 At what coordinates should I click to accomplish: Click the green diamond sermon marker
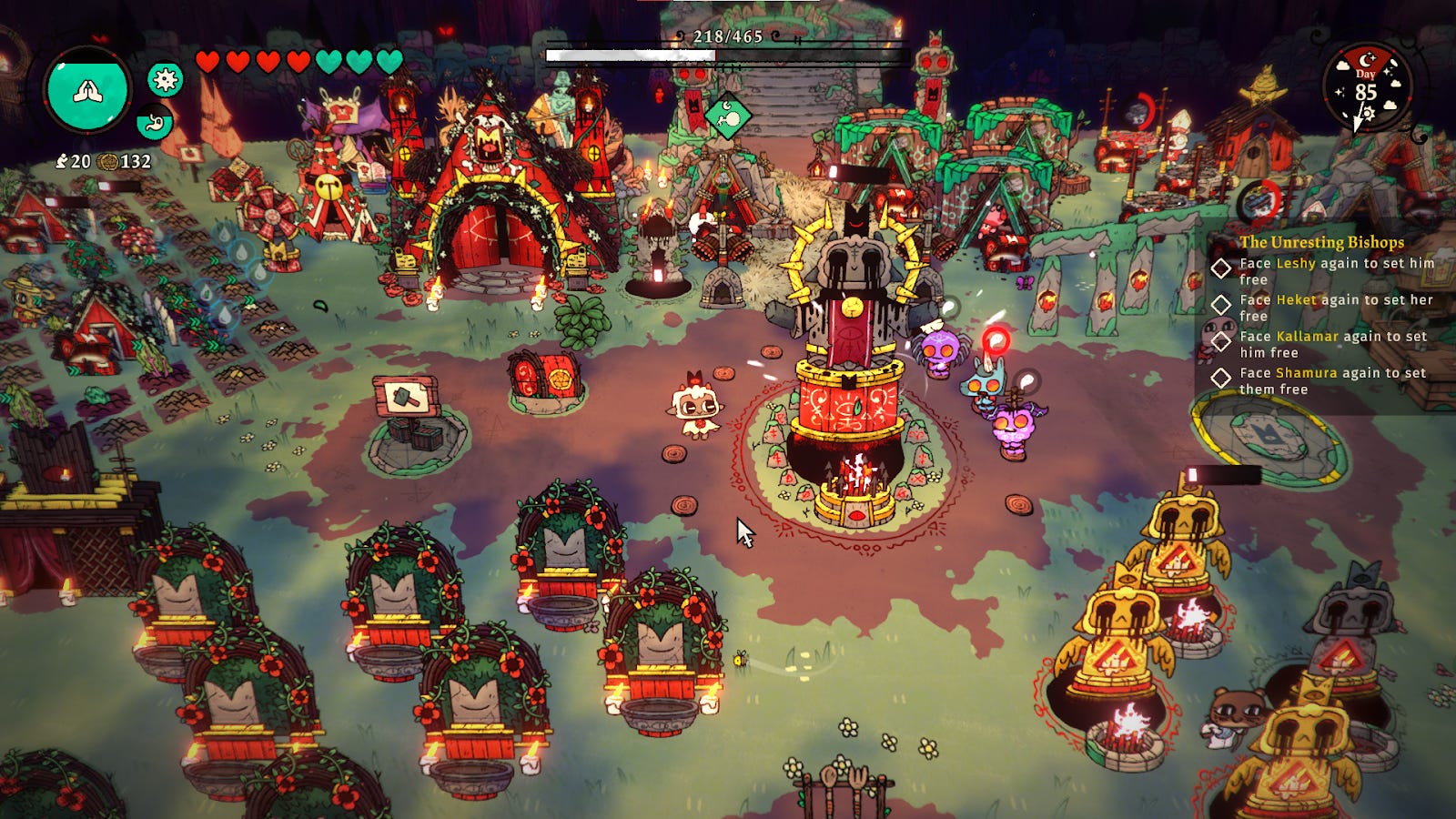pos(727,116)
